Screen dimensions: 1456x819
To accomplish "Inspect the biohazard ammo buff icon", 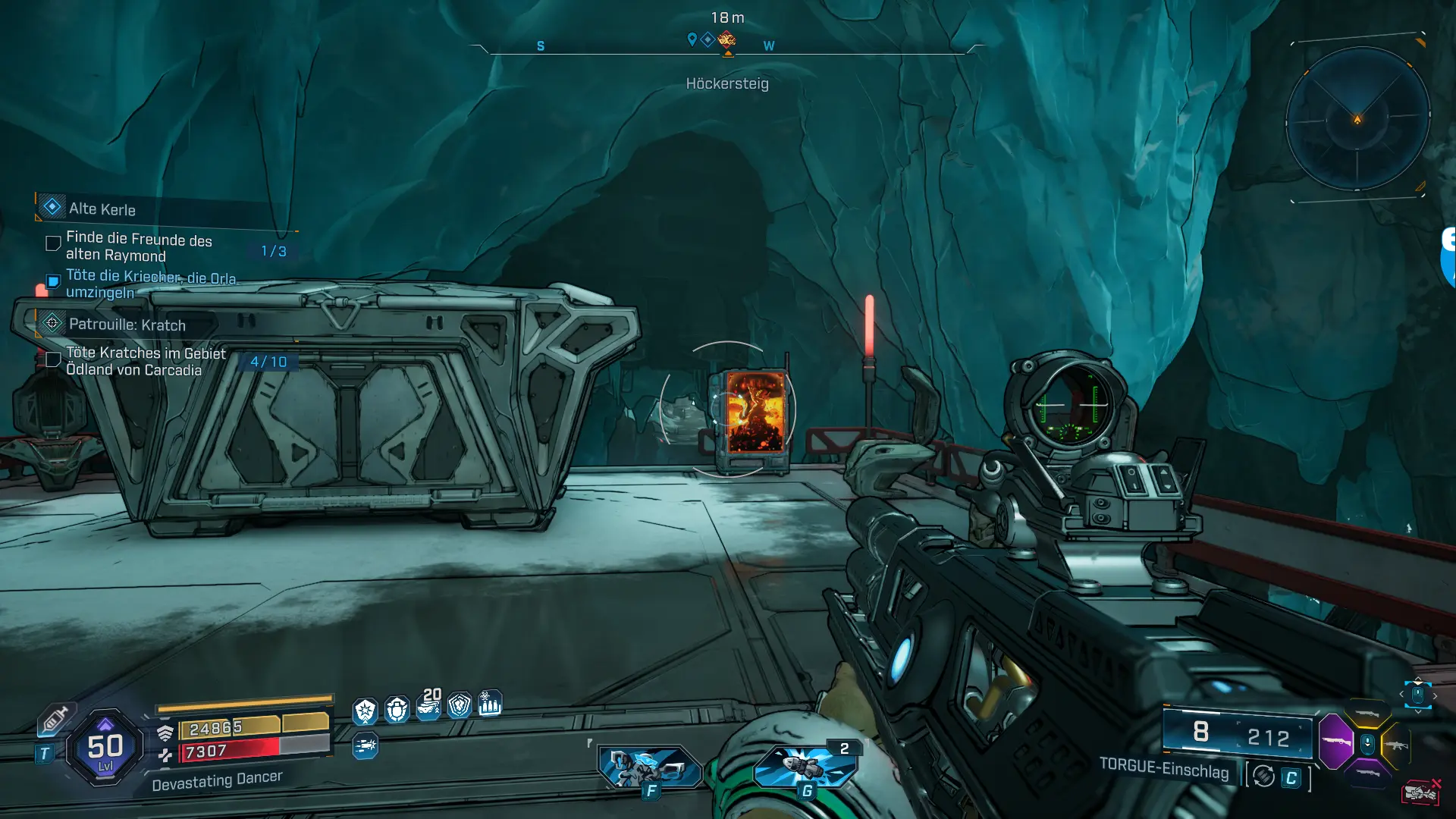I will pyautogui.click(x=490, y=704).
